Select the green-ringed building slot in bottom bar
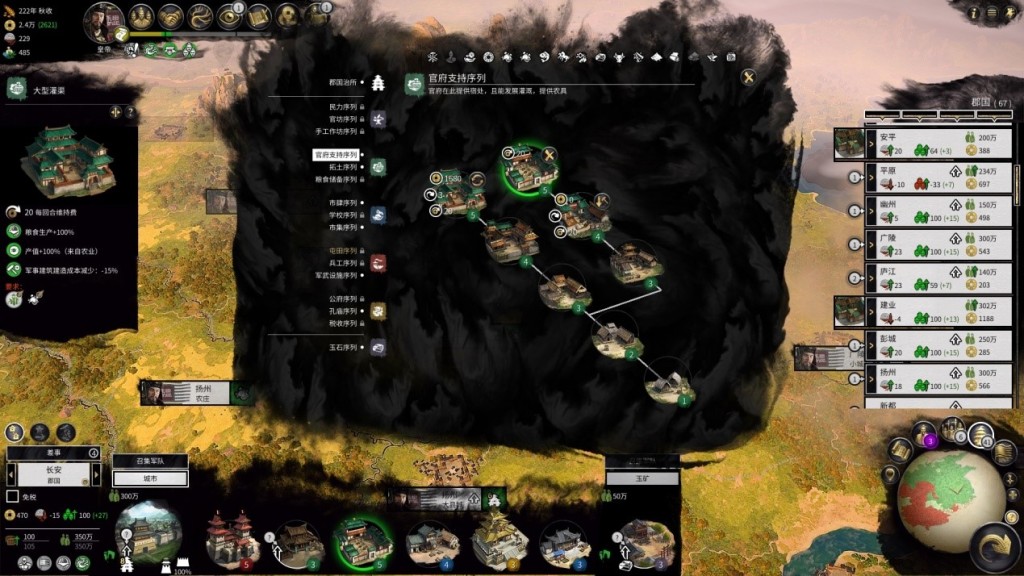1024x576 pixels. (362, 540)
